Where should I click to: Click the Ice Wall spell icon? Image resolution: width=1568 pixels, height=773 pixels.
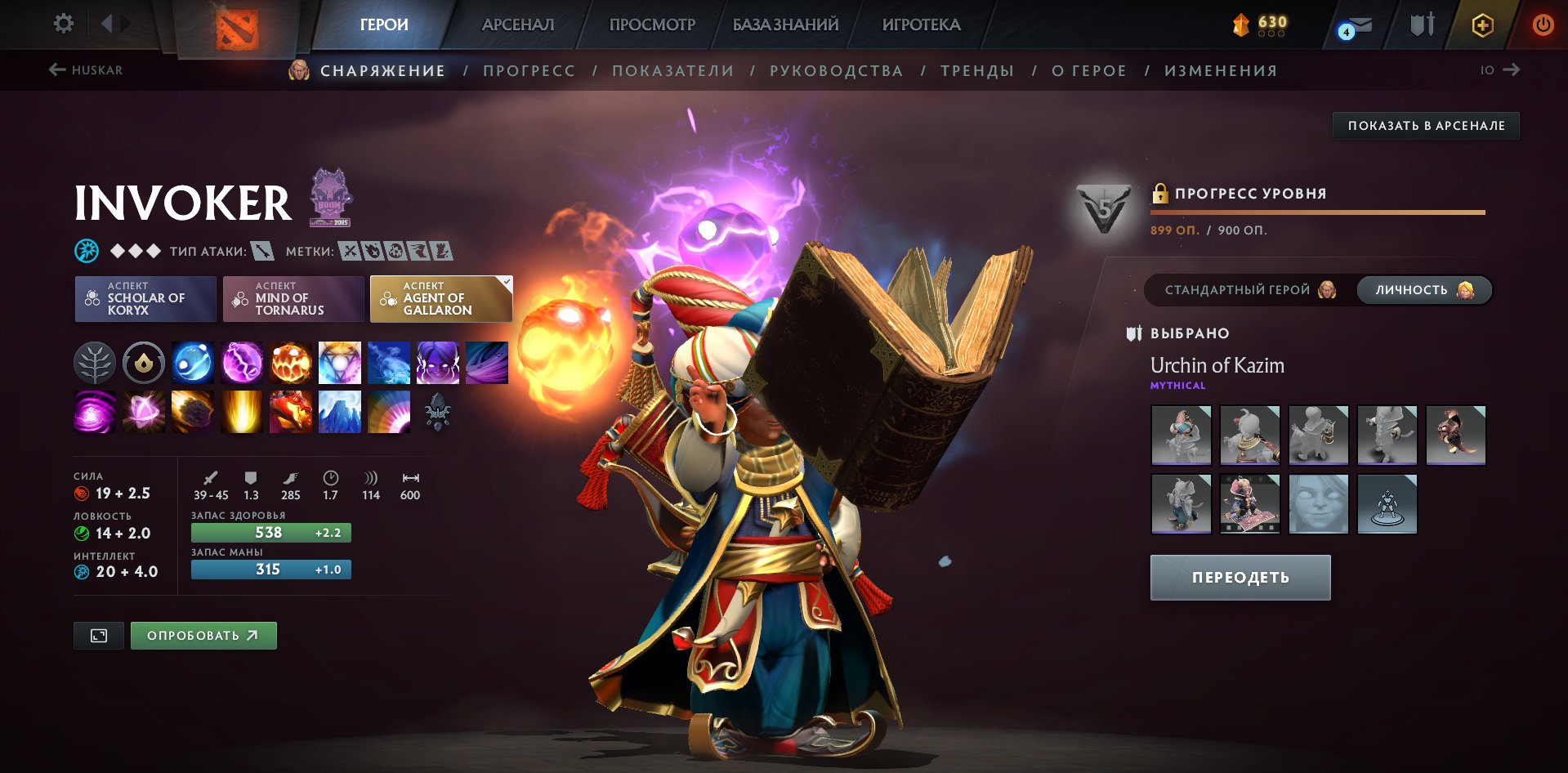coord(340,412)
